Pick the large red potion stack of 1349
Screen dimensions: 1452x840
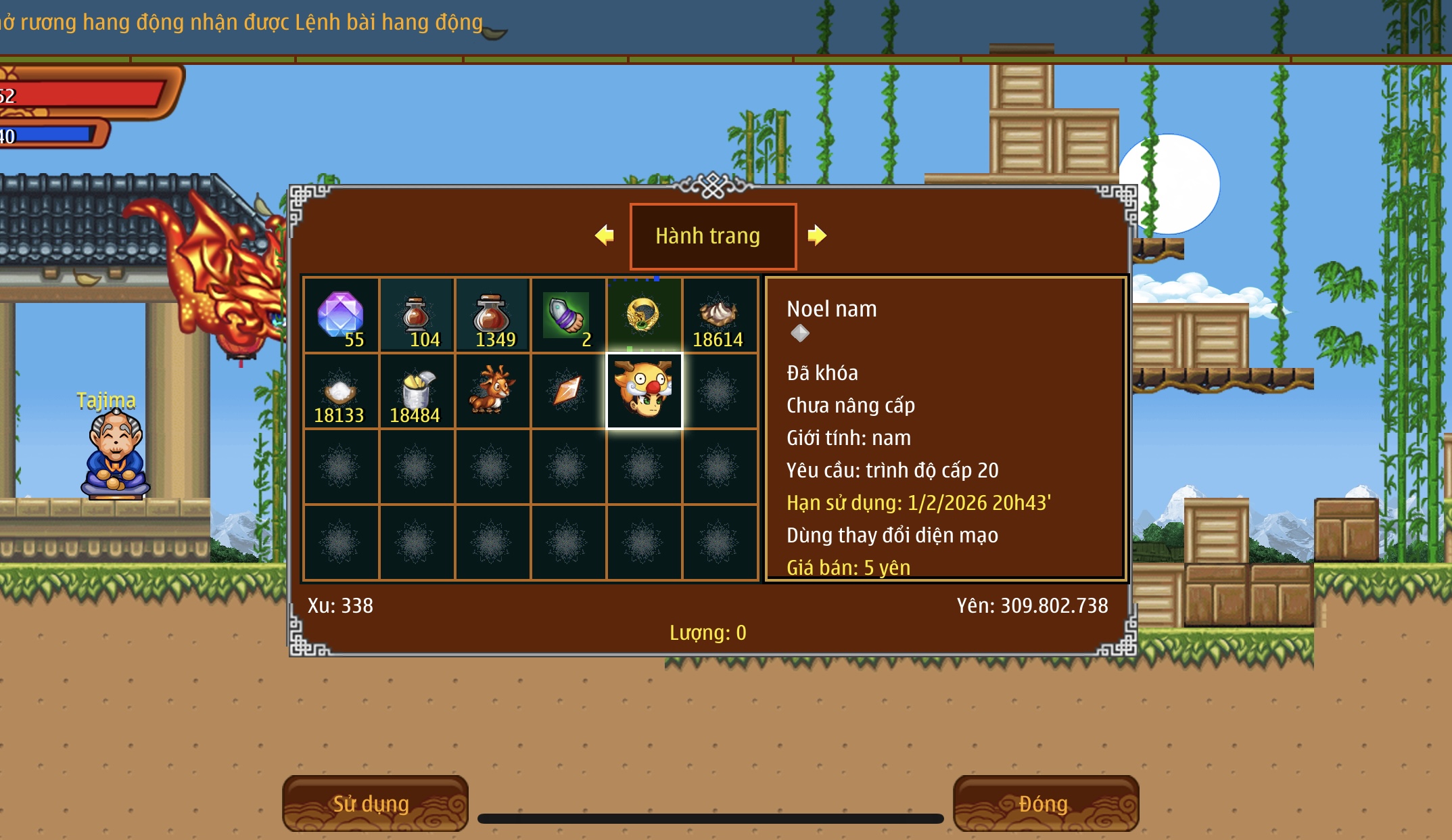coord(492,315)
